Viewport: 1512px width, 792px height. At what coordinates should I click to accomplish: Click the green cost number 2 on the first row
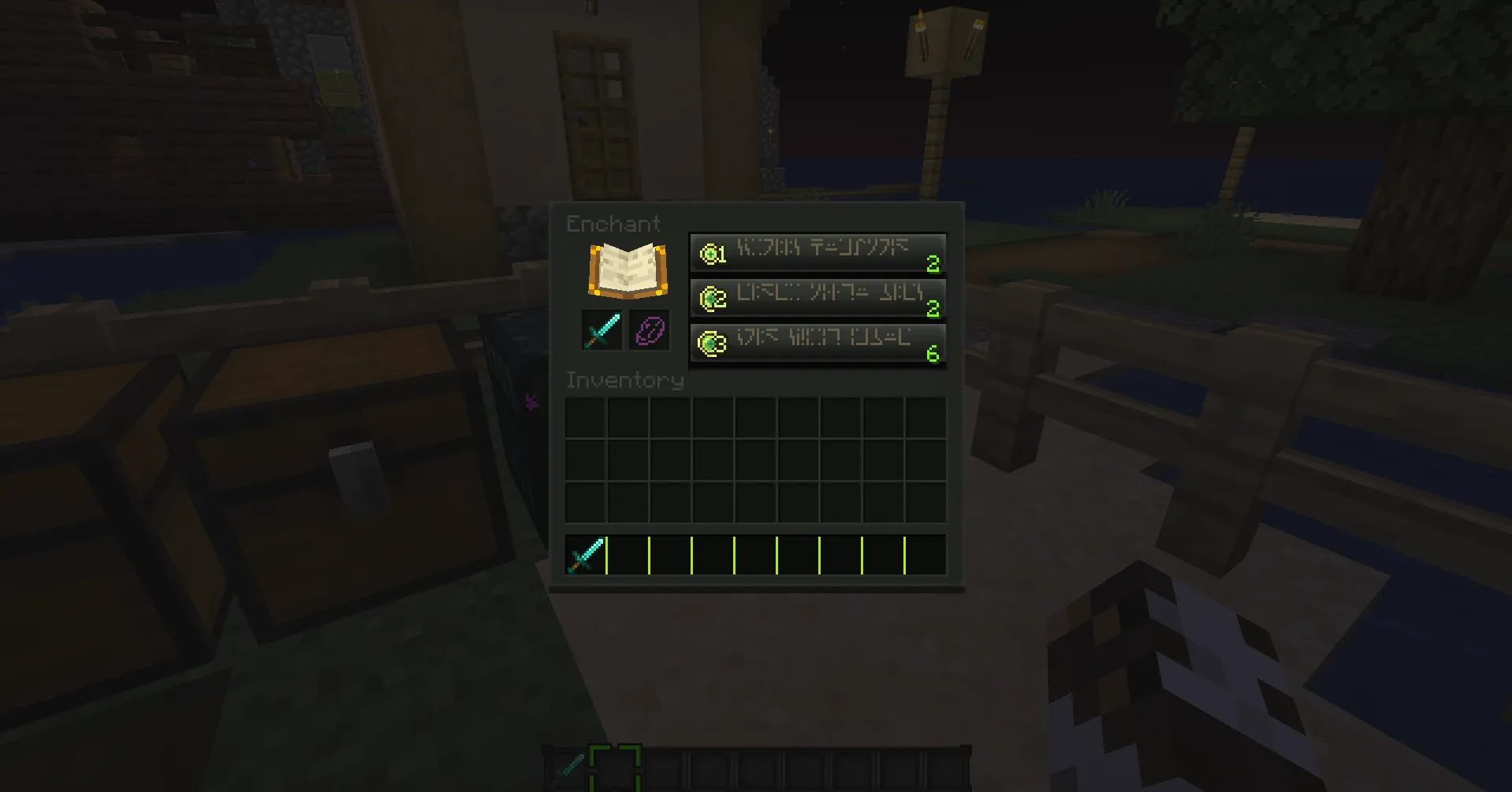click(933, 265)
